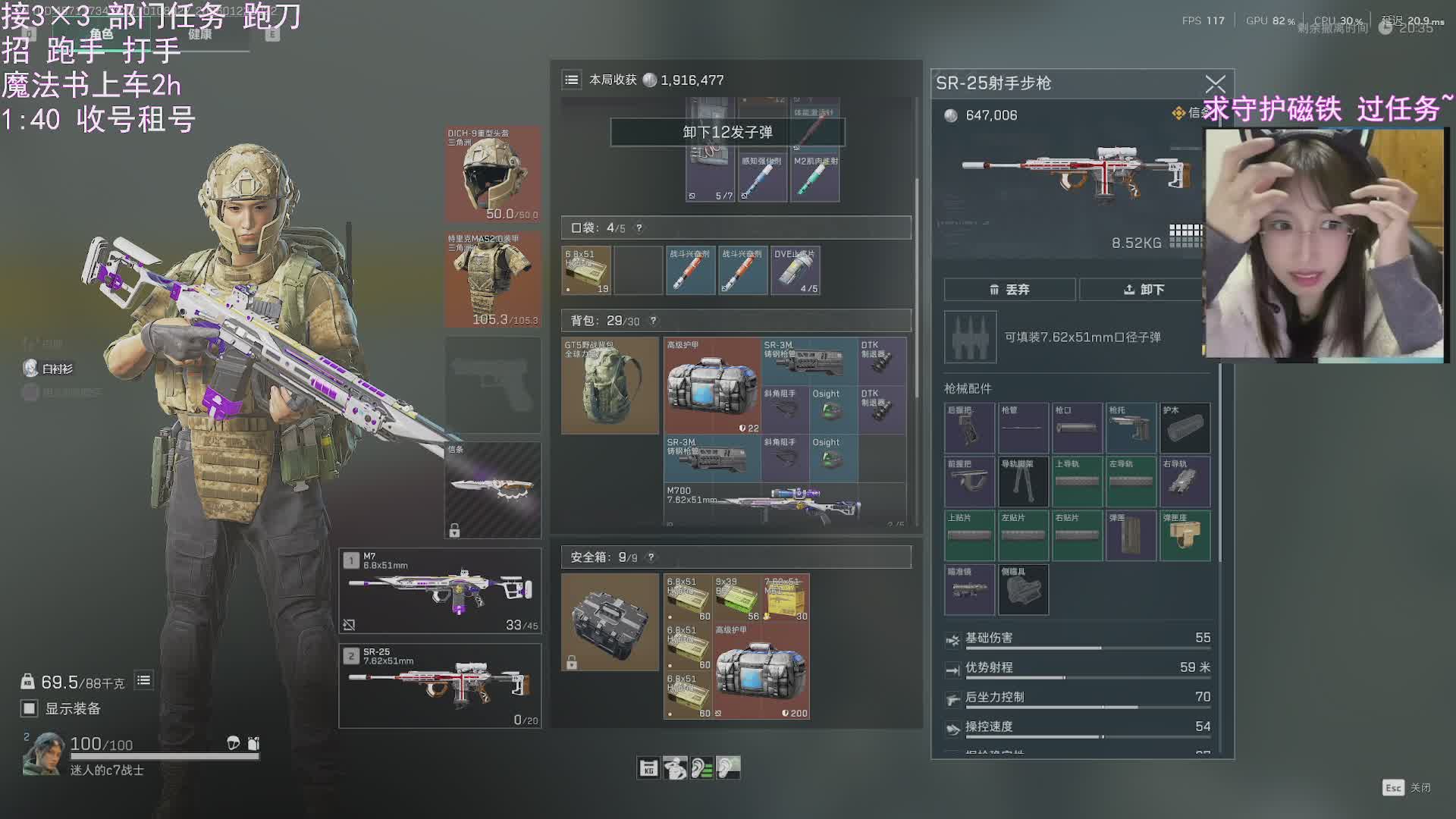Select the 弹匣 magazine attachment slot

[1131, 535]
